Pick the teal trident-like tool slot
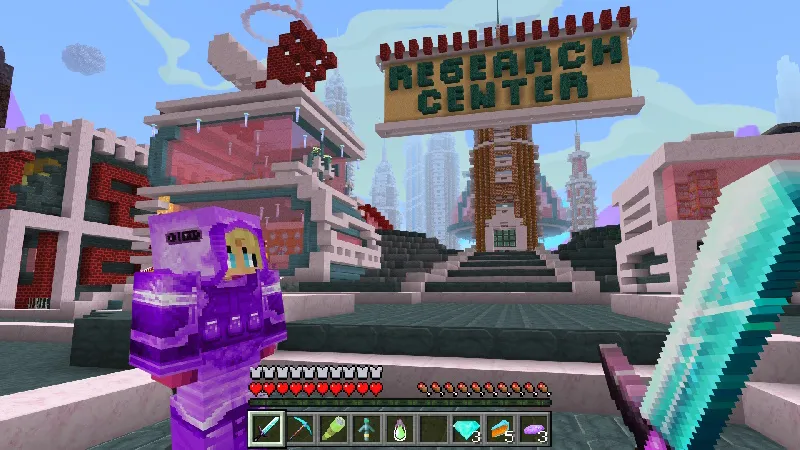The image size is (800, 450). 366,429
